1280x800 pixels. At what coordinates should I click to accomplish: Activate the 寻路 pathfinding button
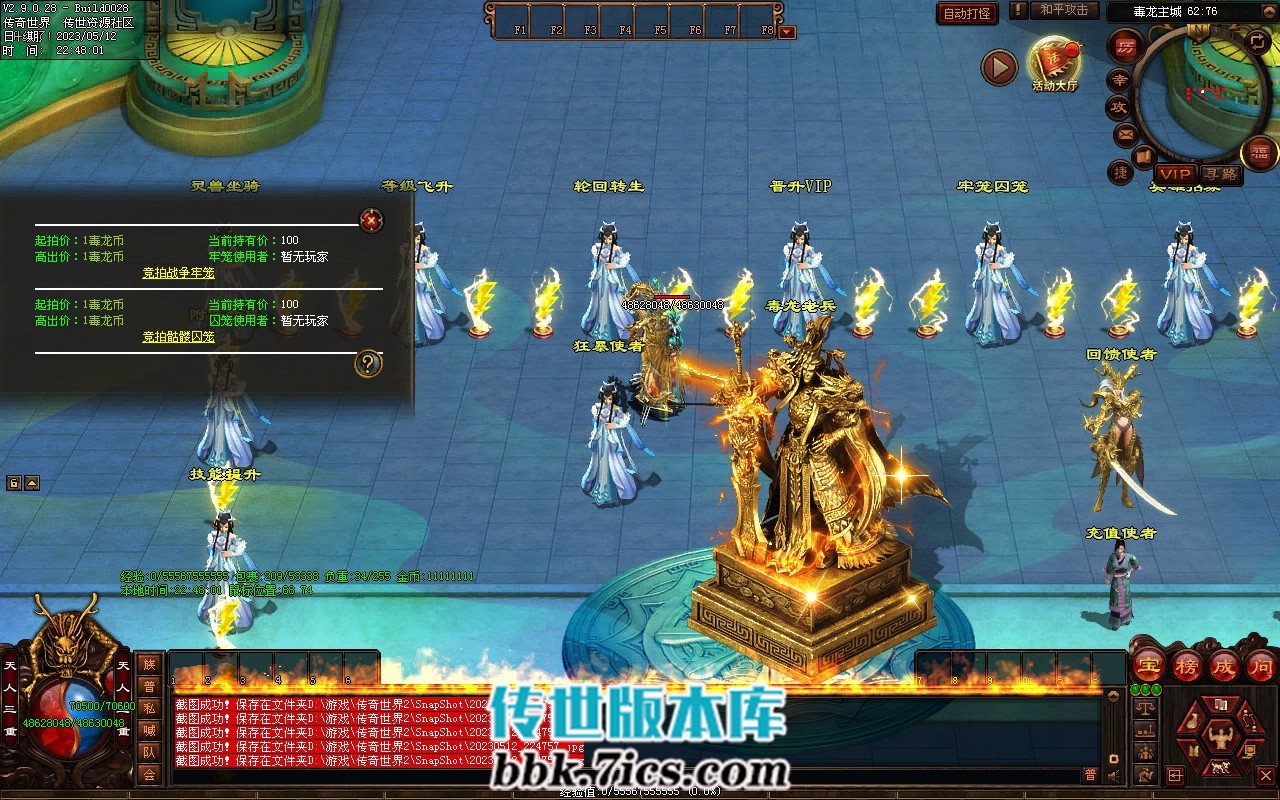pyautogui.click(x=1221, y=174)
